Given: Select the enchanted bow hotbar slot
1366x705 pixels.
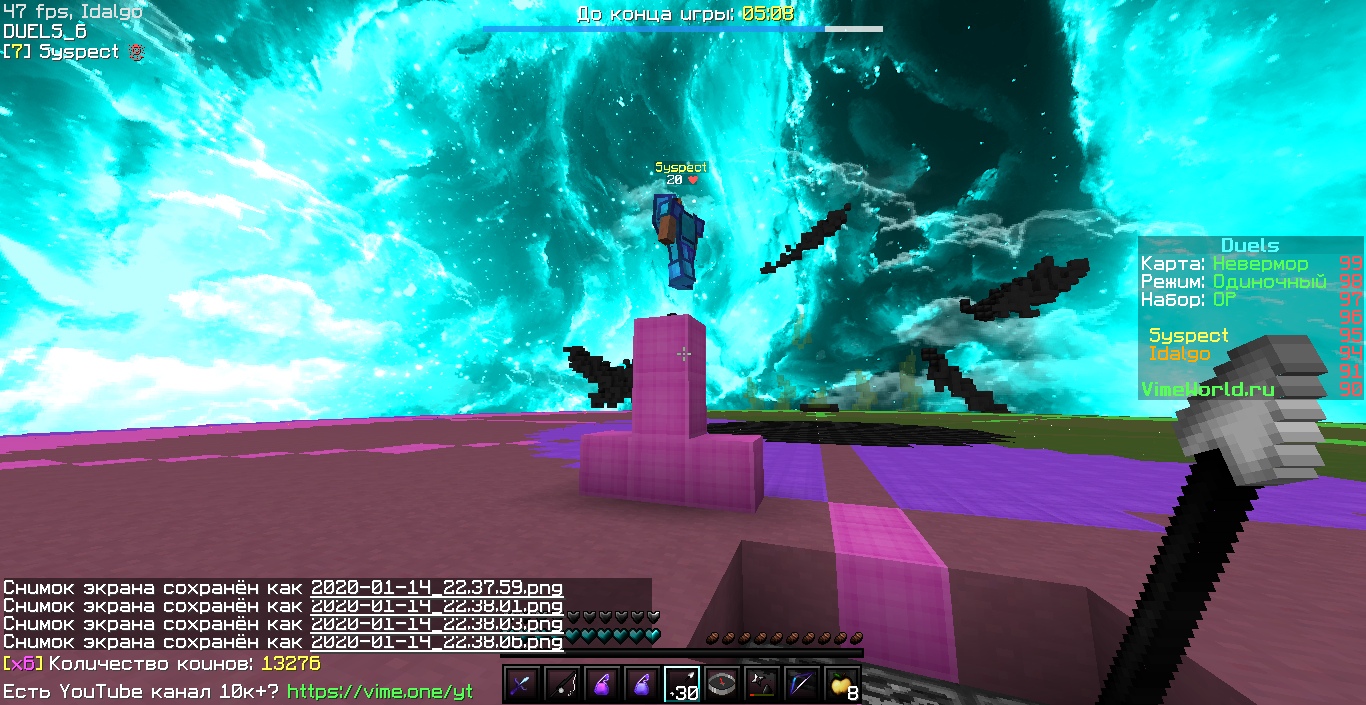Looking at the screenshot, I should tap(802, 685).
